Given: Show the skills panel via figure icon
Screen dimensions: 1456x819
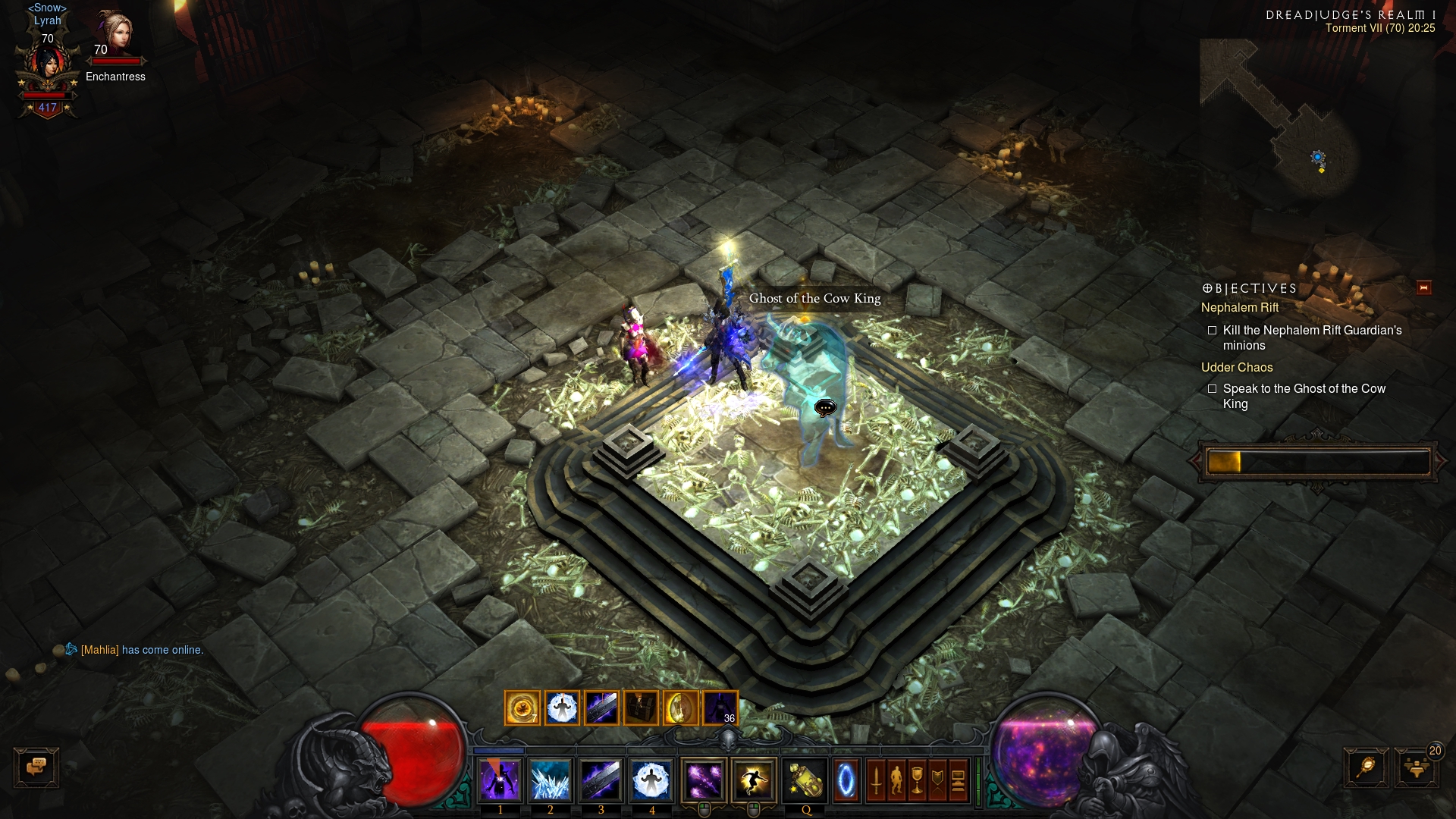Looking at the screenshot, I should [x=896, y=780].
